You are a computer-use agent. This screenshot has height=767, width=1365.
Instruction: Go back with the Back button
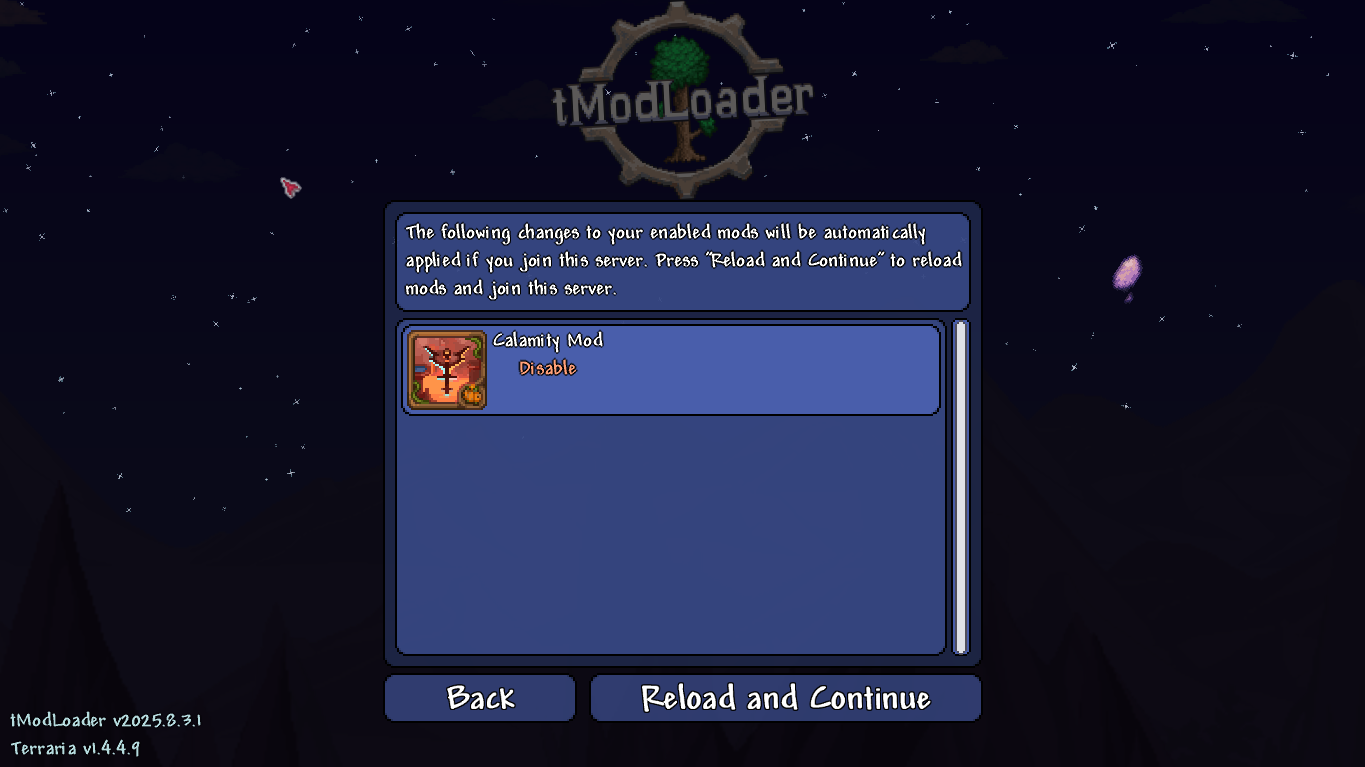[x=480, y=698]
